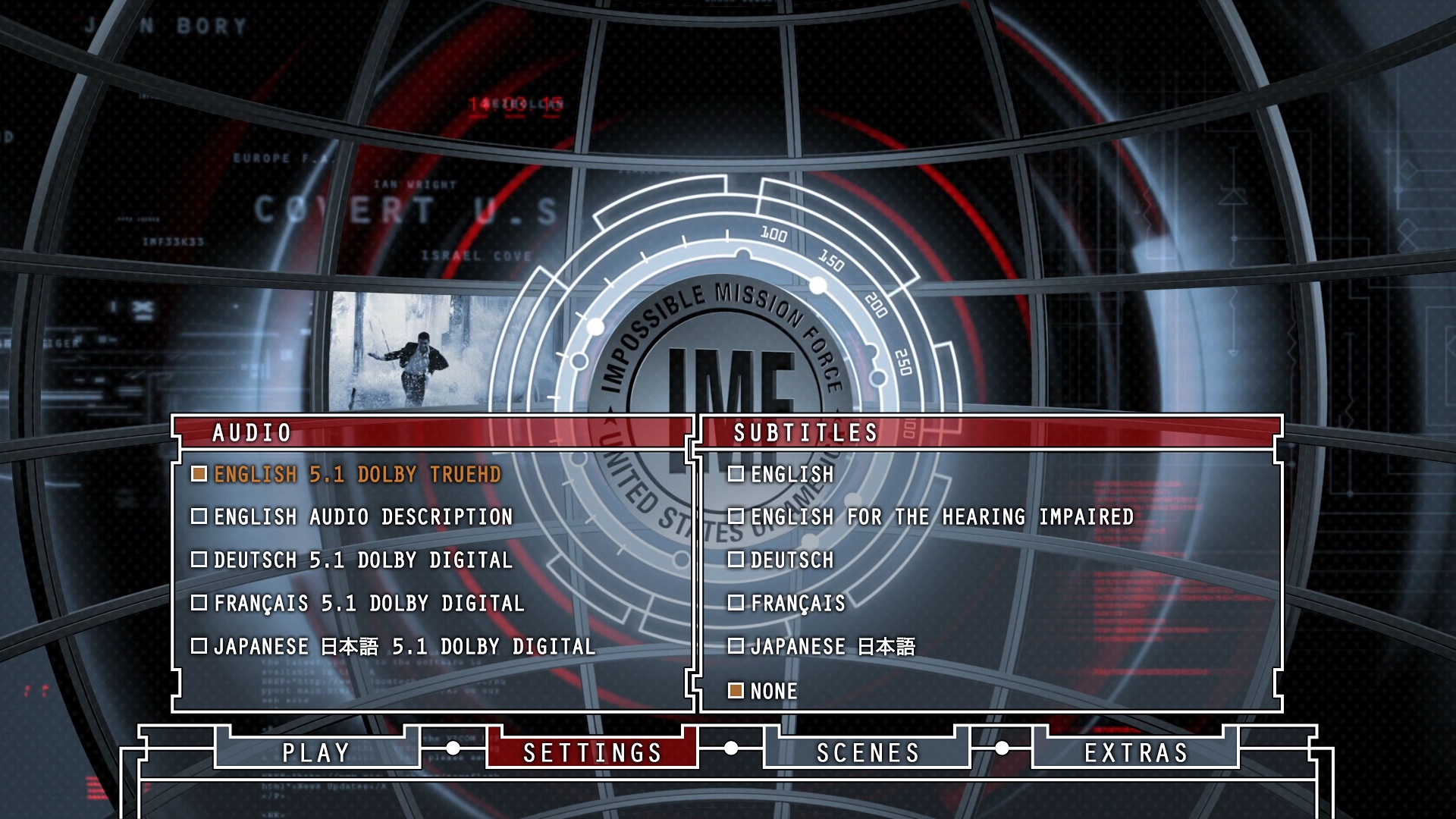Select English 5.1 Dolby TrueHD audio

pyautogui.click(x=356, y=475)
